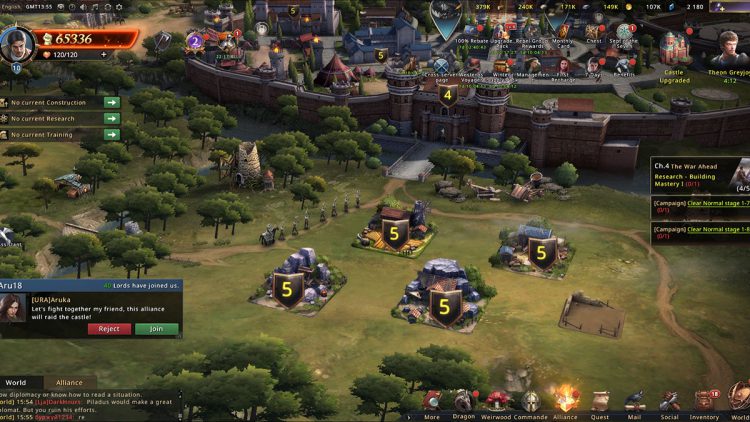Open the Quest scroll menu

[600, 401]
